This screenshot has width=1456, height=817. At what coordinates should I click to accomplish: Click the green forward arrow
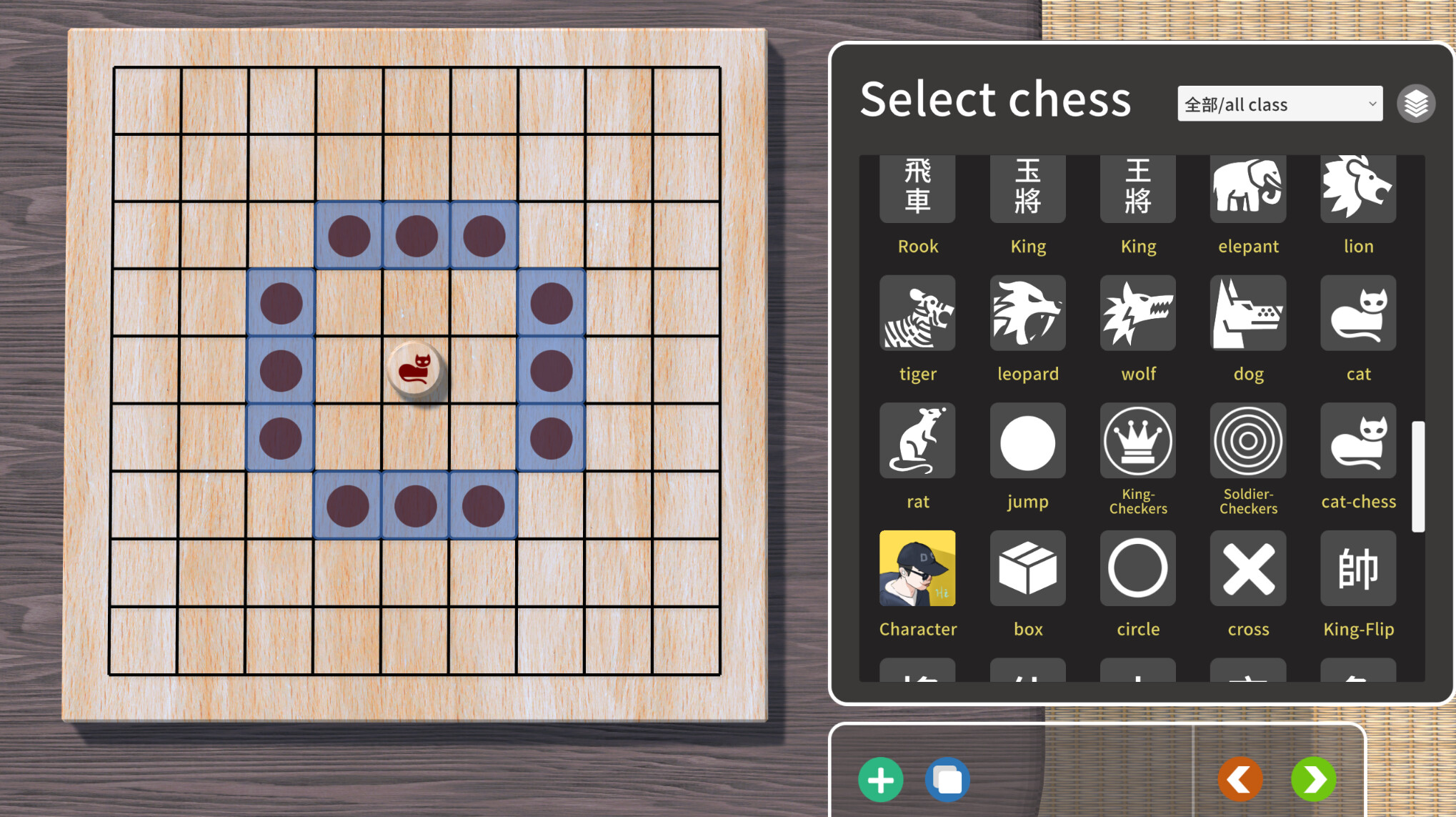[x=1314, y=779]
